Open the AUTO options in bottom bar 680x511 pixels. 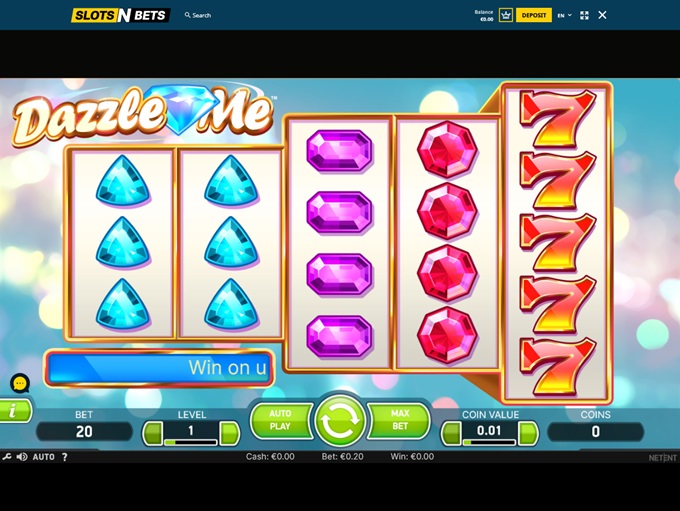point(44,457)
